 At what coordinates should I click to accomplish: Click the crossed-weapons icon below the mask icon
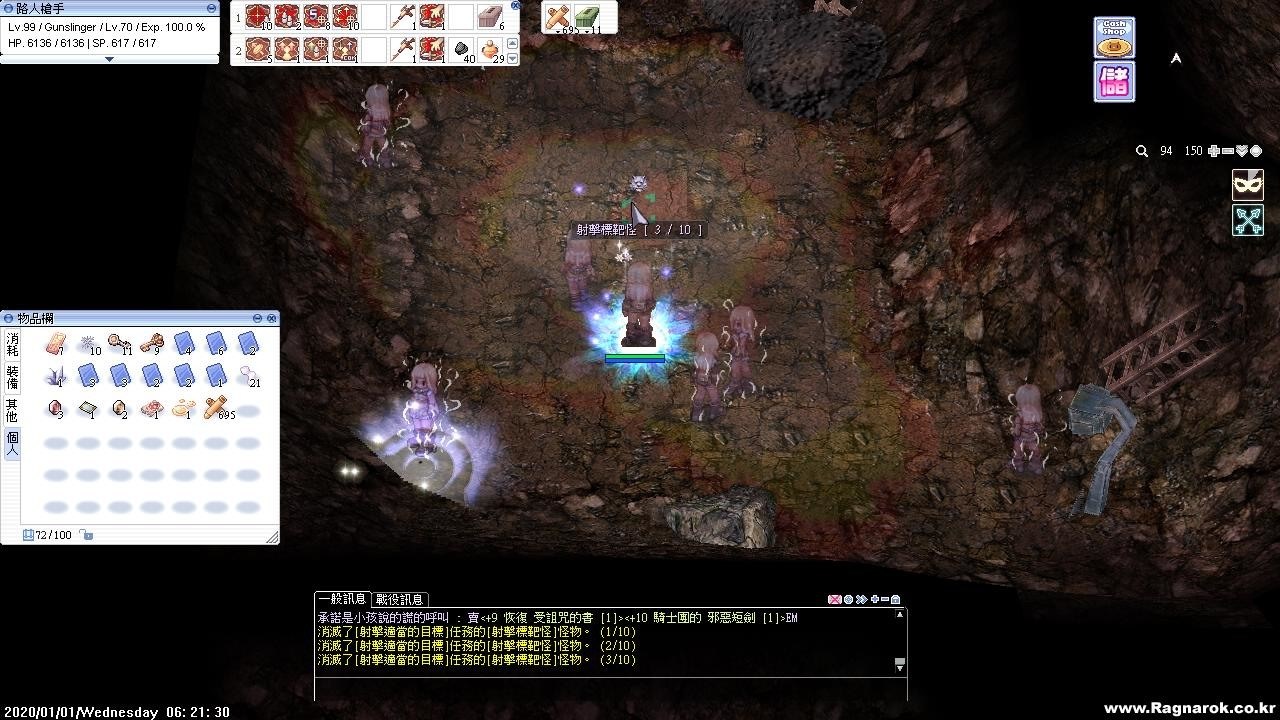(x=1246, y=220)
